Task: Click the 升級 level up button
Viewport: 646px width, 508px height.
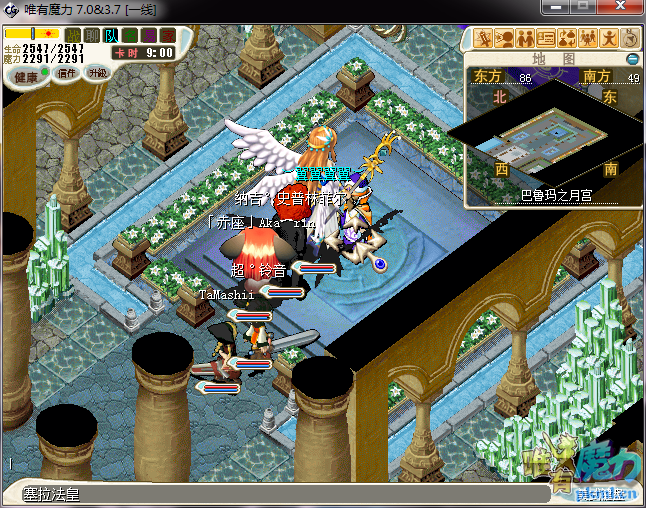Action: point(97,73)
